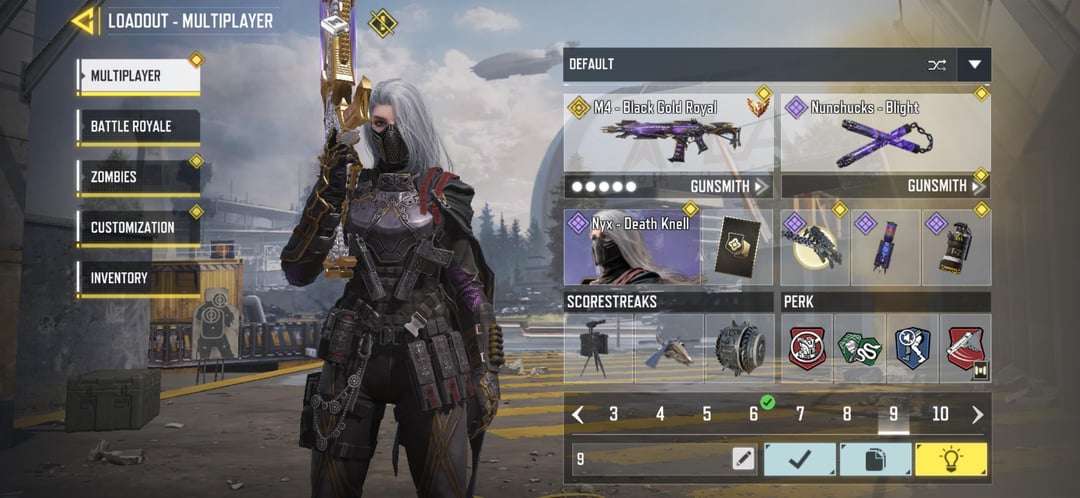Open recommendations with the yellow lightbulb button
This screenshot has height=498, width=1080.
[x=950, y=459]
